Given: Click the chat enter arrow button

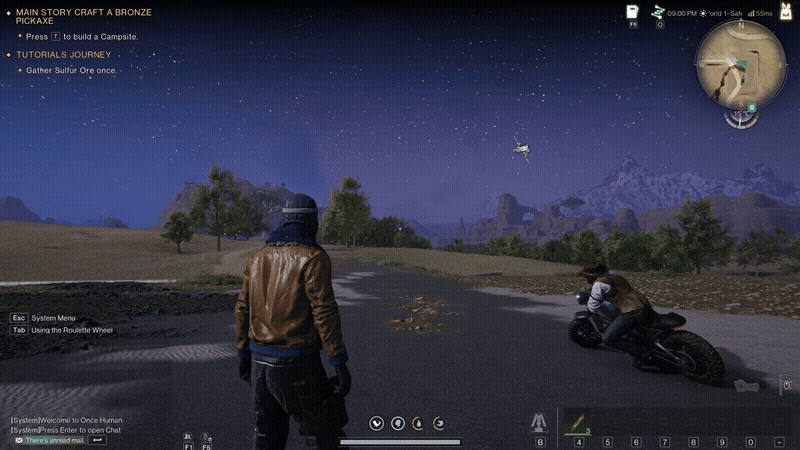Looking at the screenshot, I should [98, 440].
